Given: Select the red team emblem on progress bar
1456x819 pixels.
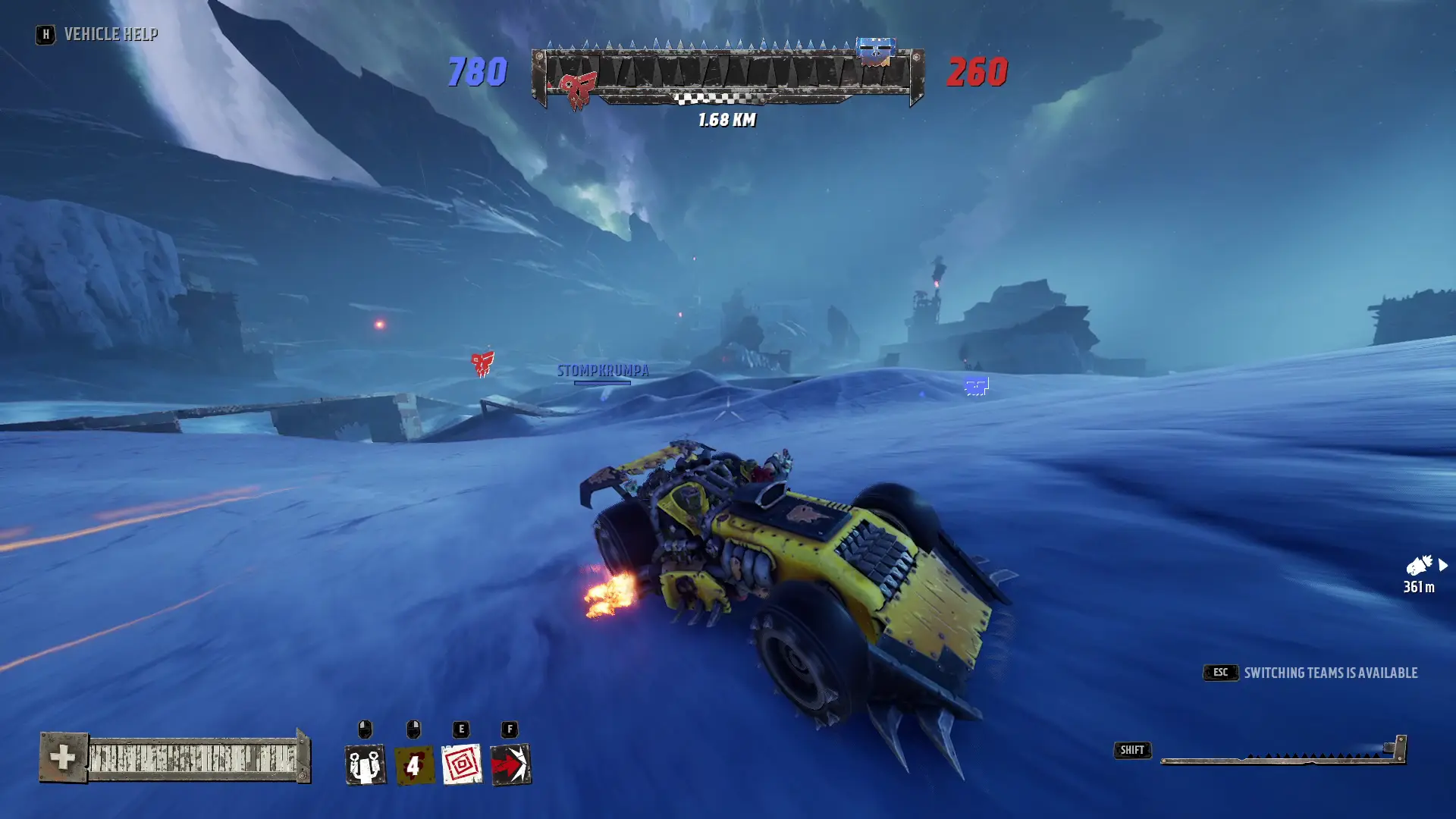Looking at the screenshot, I should [578, 91].
